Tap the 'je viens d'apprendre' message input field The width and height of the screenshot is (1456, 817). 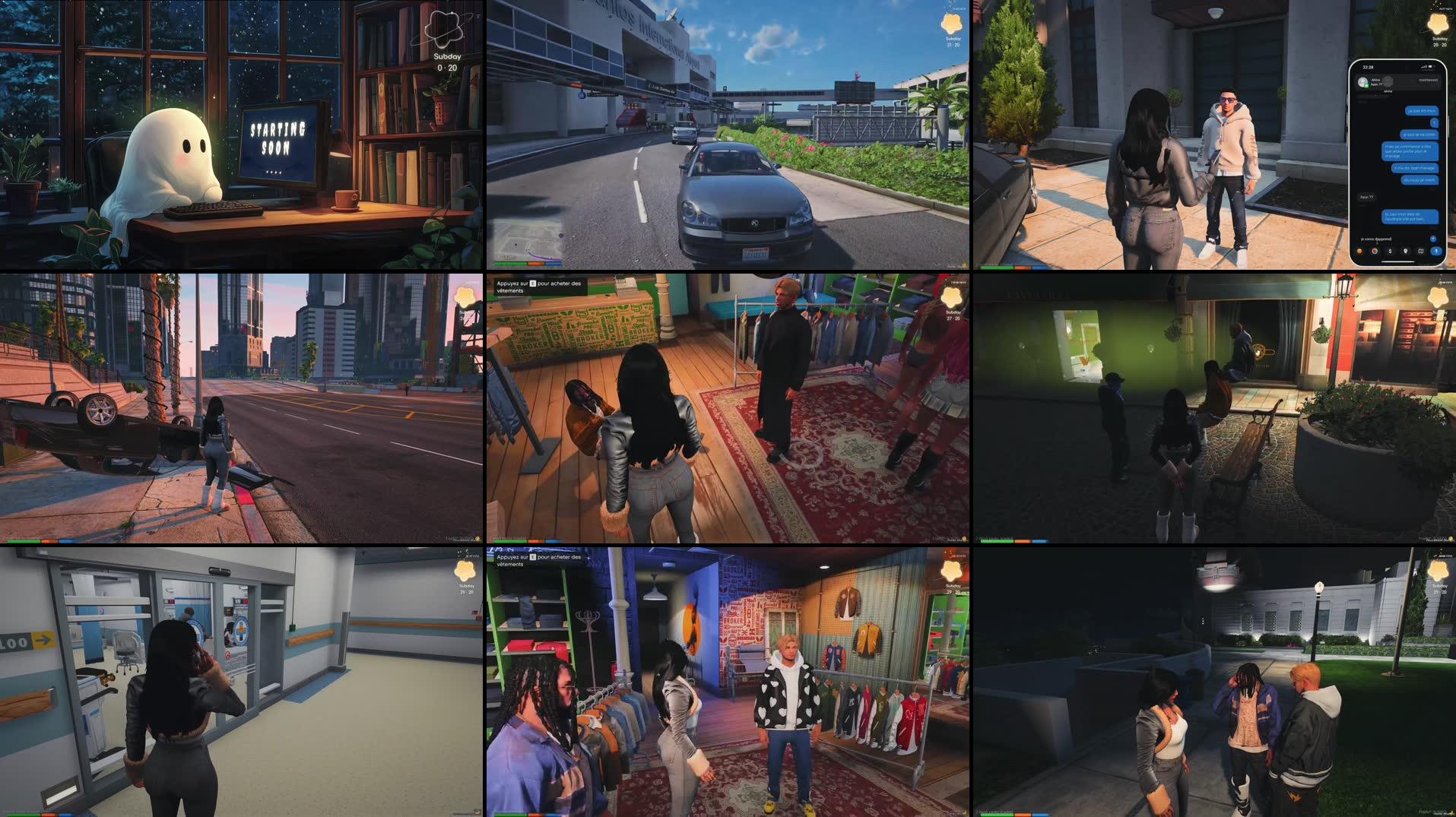[1376, 239]
